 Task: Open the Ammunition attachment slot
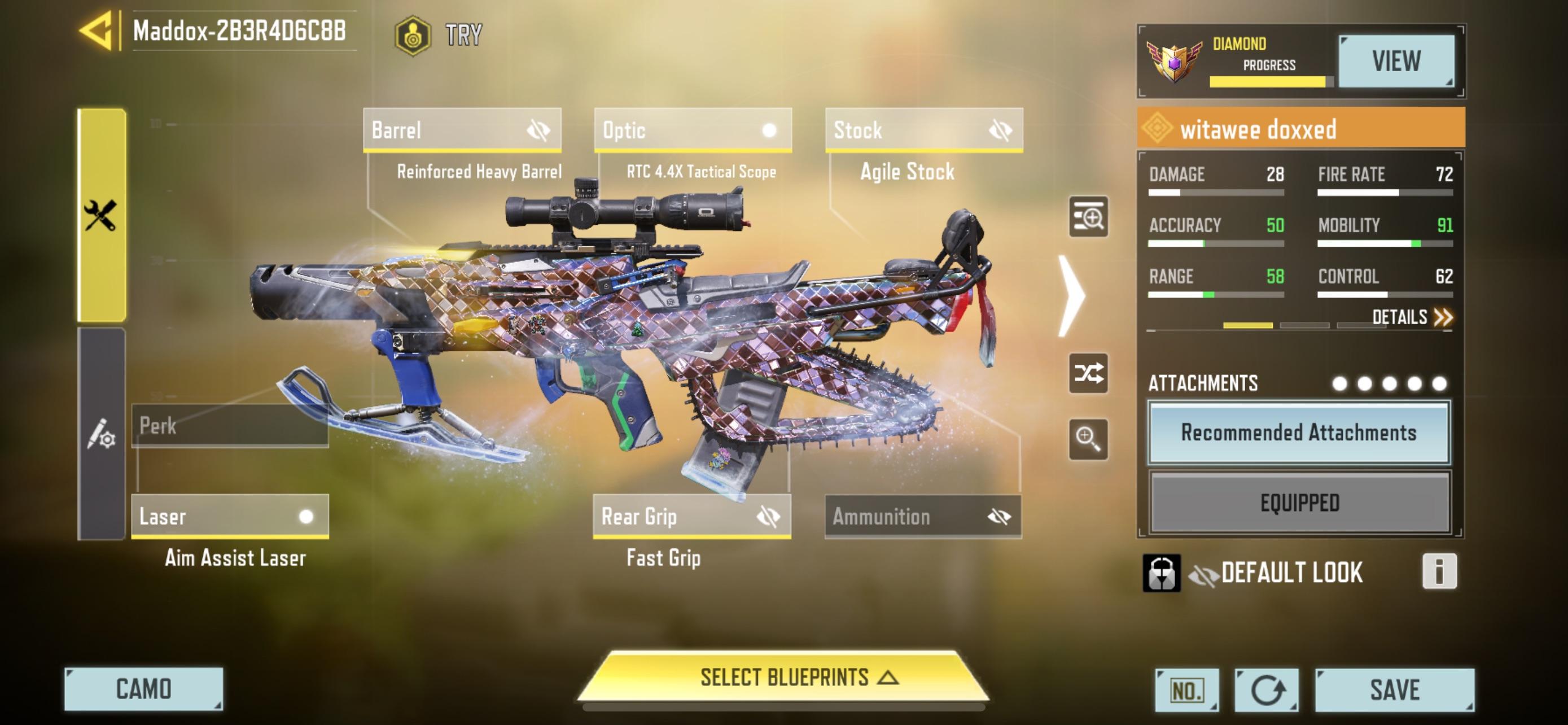click(923, 516)
